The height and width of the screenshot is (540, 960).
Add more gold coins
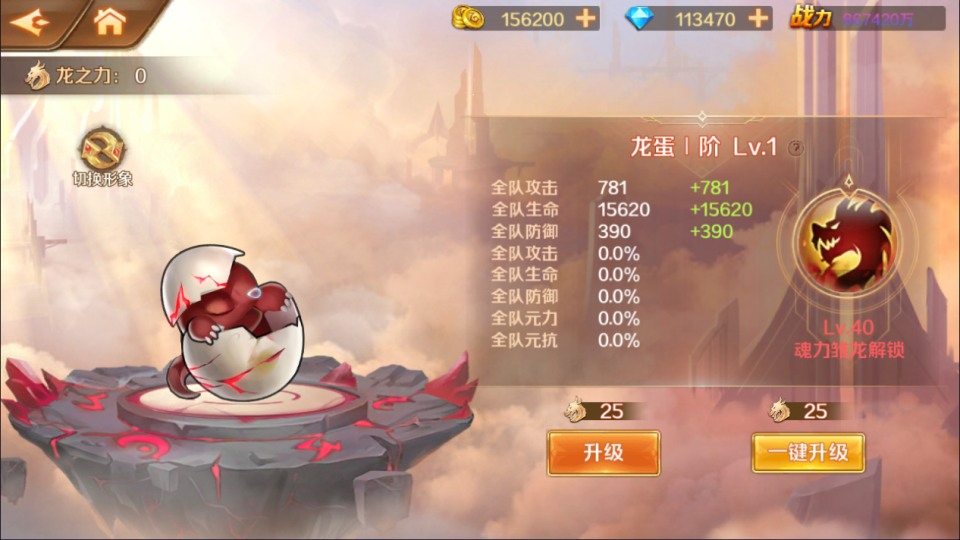tap(586, 18)
